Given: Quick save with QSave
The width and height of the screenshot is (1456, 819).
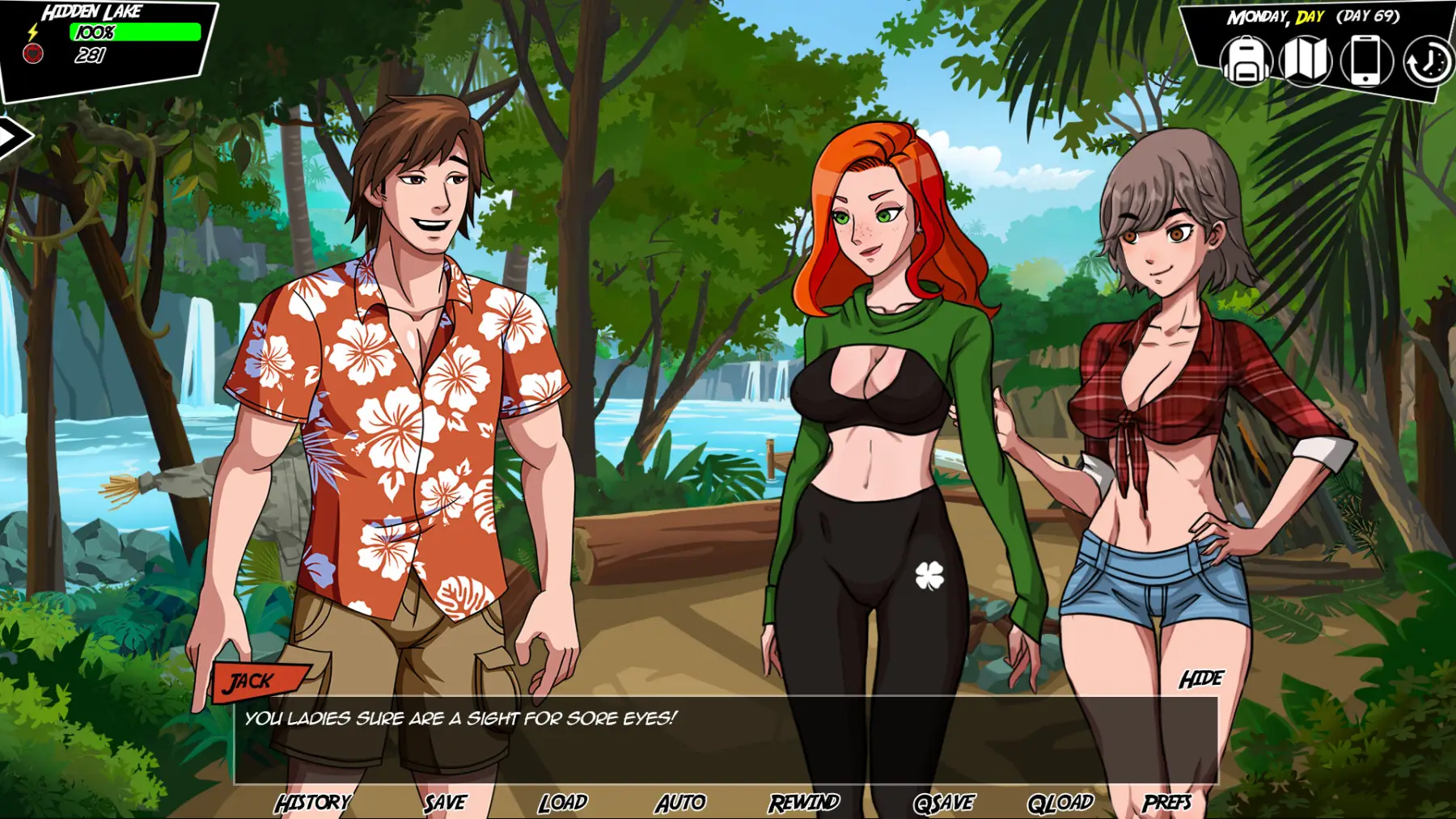Looking at the screenshot, I should pyautogui.click(x=943, y=802).
